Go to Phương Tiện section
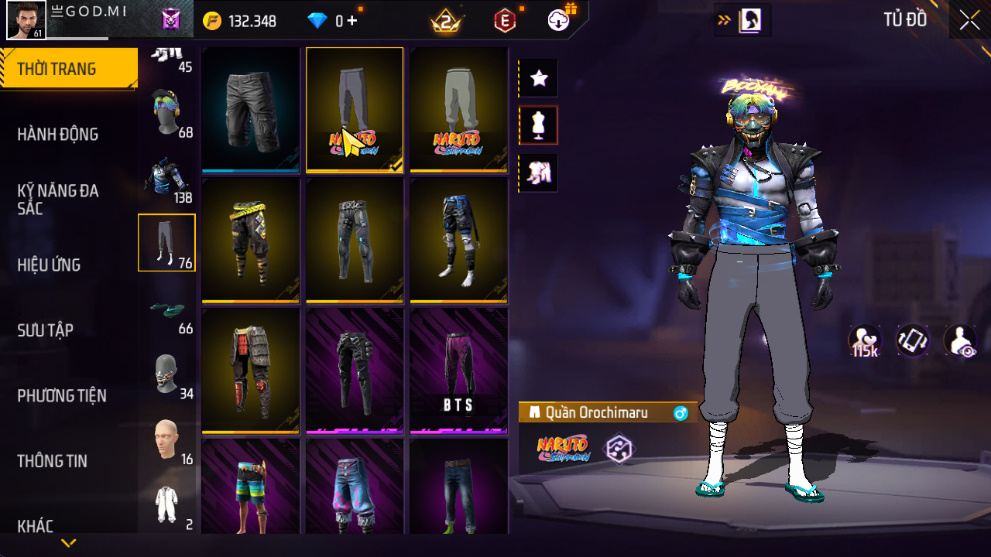 tap(62, 396)
